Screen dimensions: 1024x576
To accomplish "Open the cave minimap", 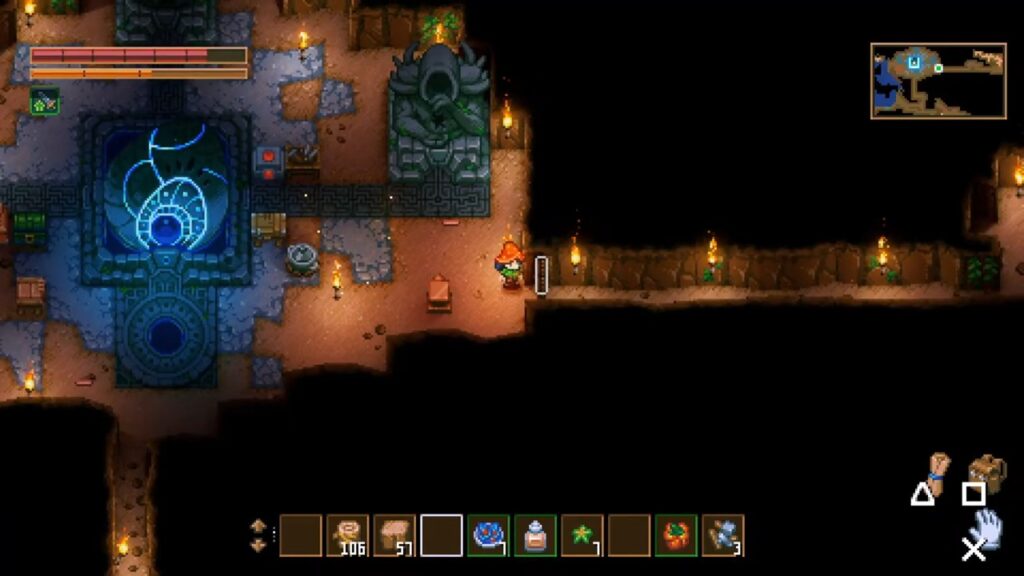I will 938,81.
